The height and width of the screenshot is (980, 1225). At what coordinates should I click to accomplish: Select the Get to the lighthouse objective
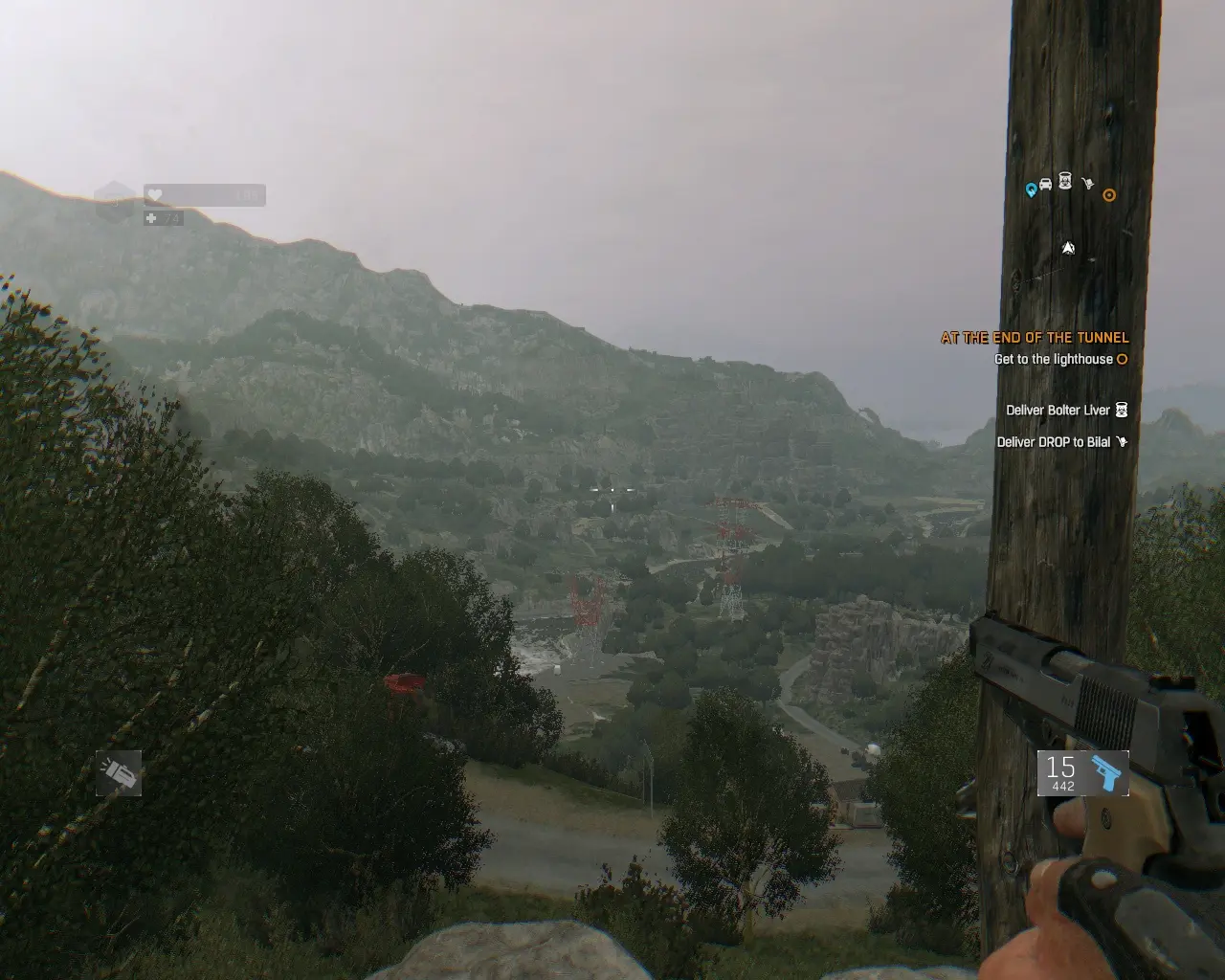point(1053,360)
